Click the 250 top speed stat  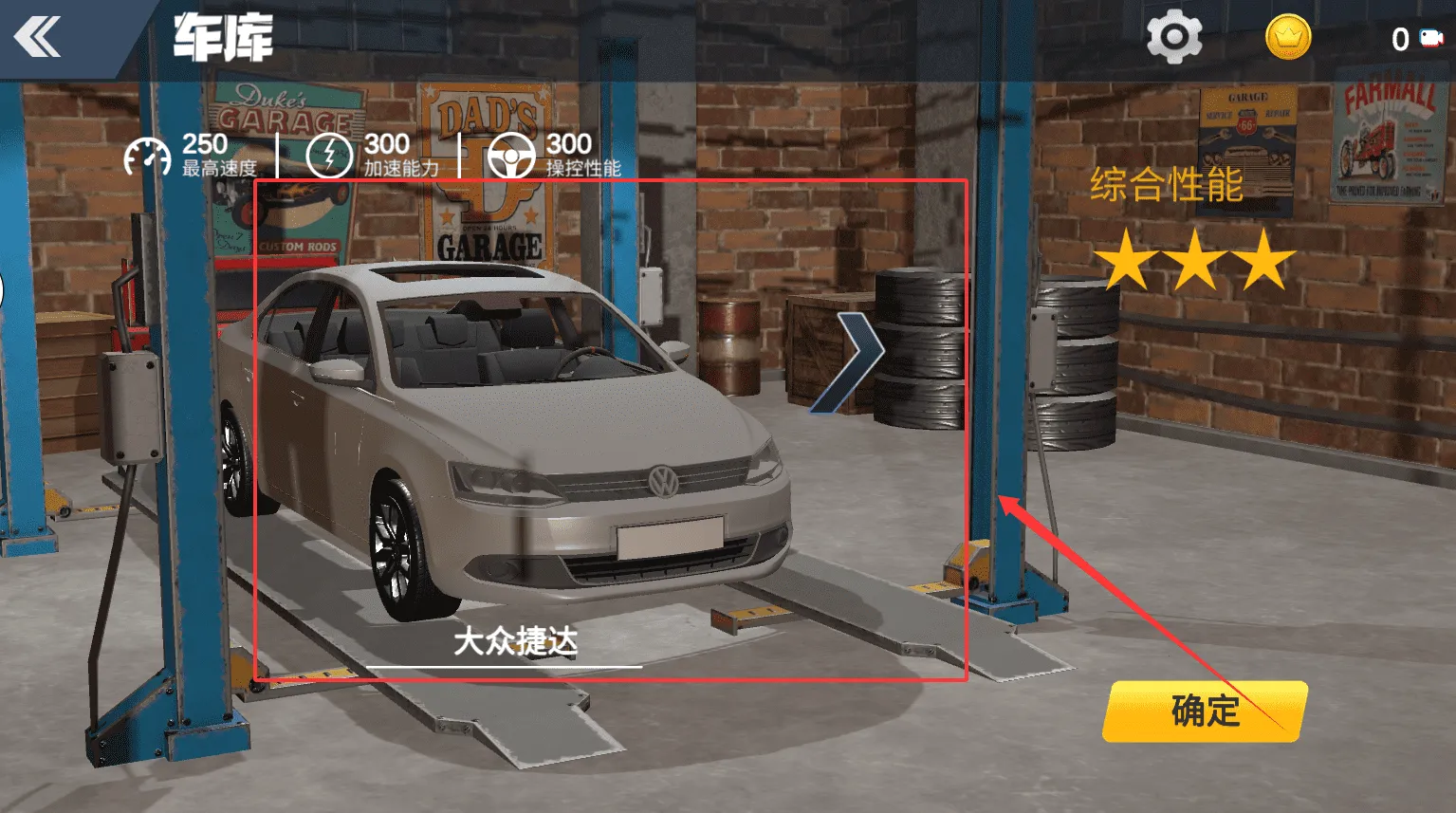(x=204, y=144)
